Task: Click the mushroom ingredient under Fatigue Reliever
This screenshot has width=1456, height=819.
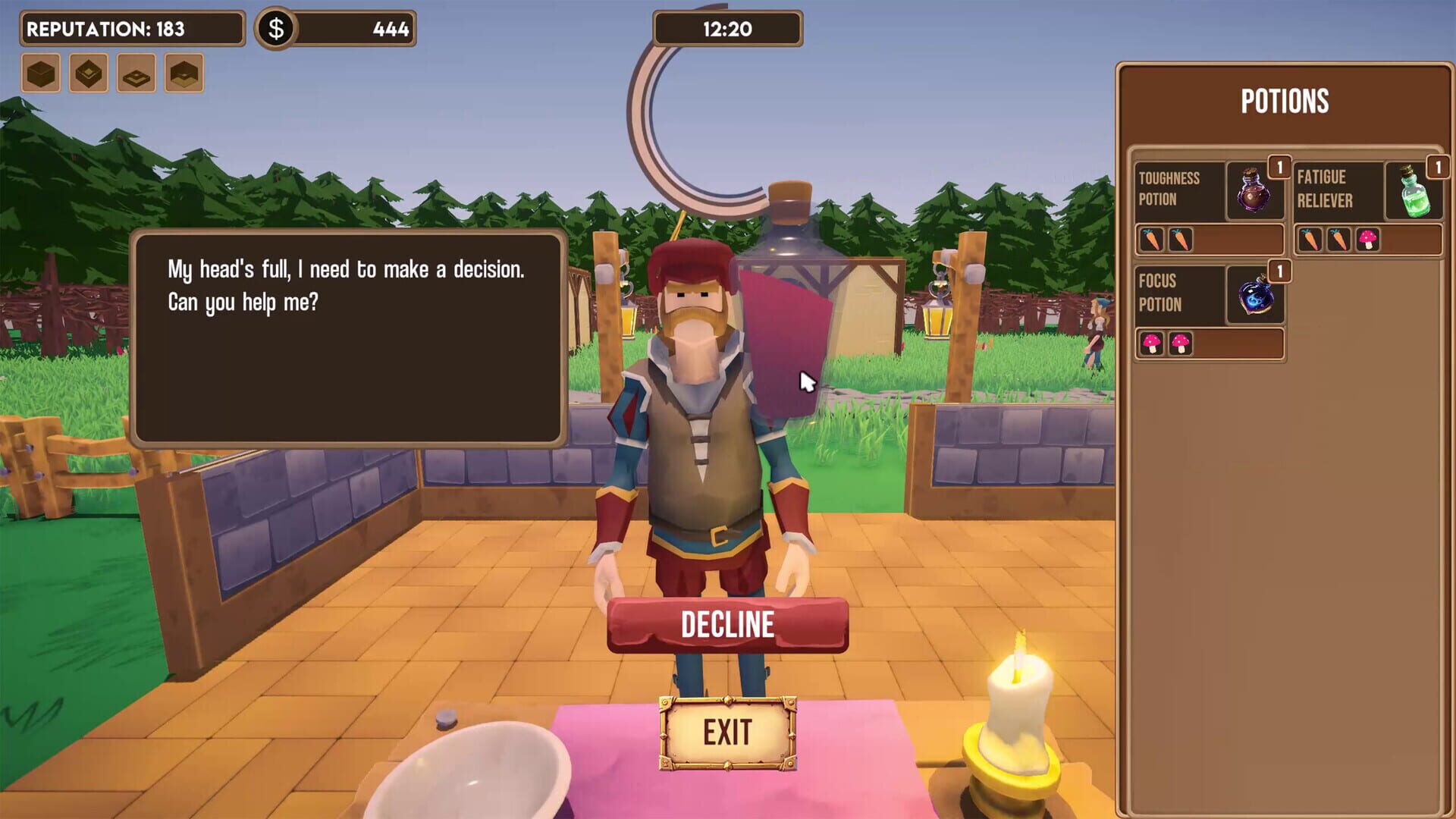Action: pos(1366,240)
